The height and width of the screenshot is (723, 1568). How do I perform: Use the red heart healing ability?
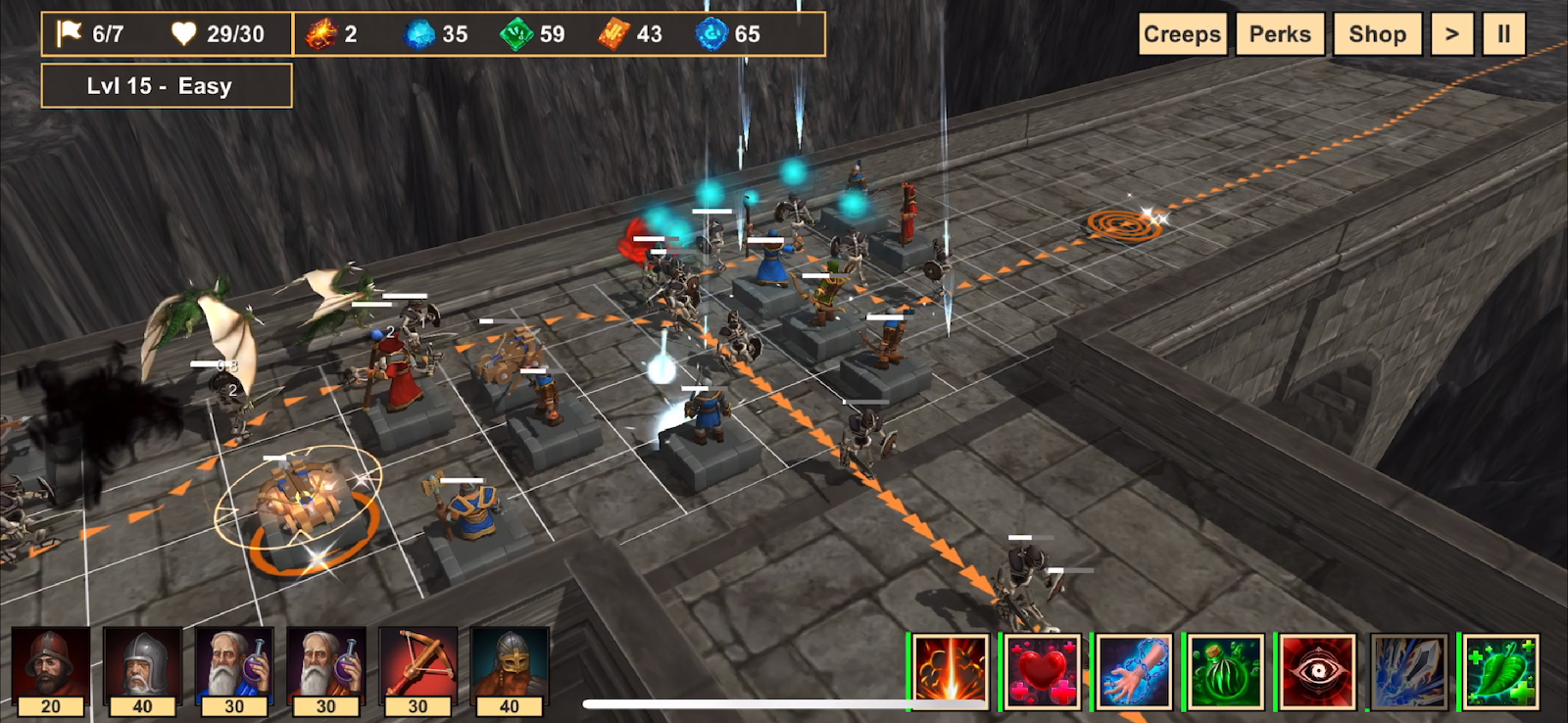[x=1043, y=671]
